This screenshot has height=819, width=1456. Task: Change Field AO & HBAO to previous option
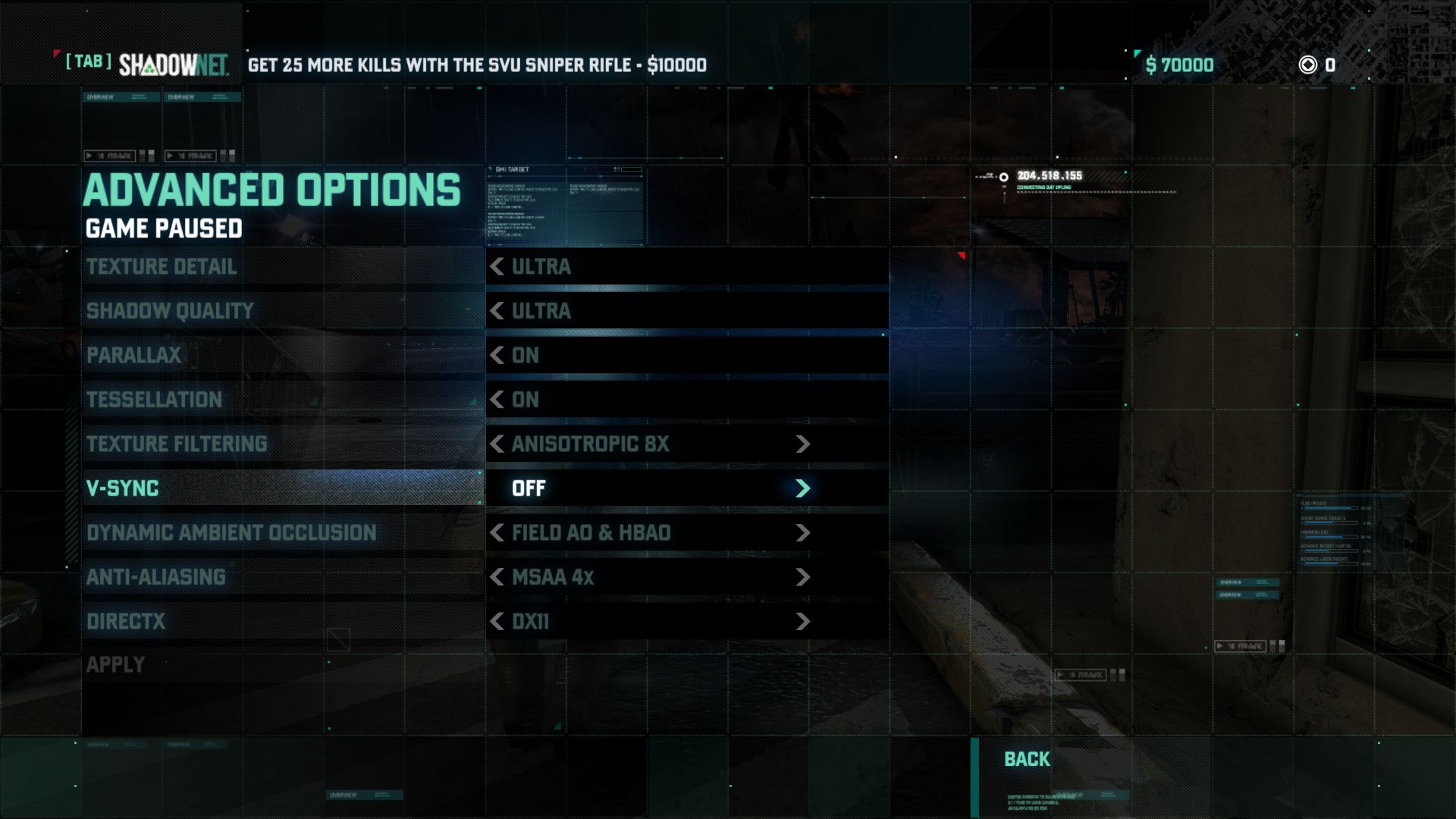[x=497, y=533]
